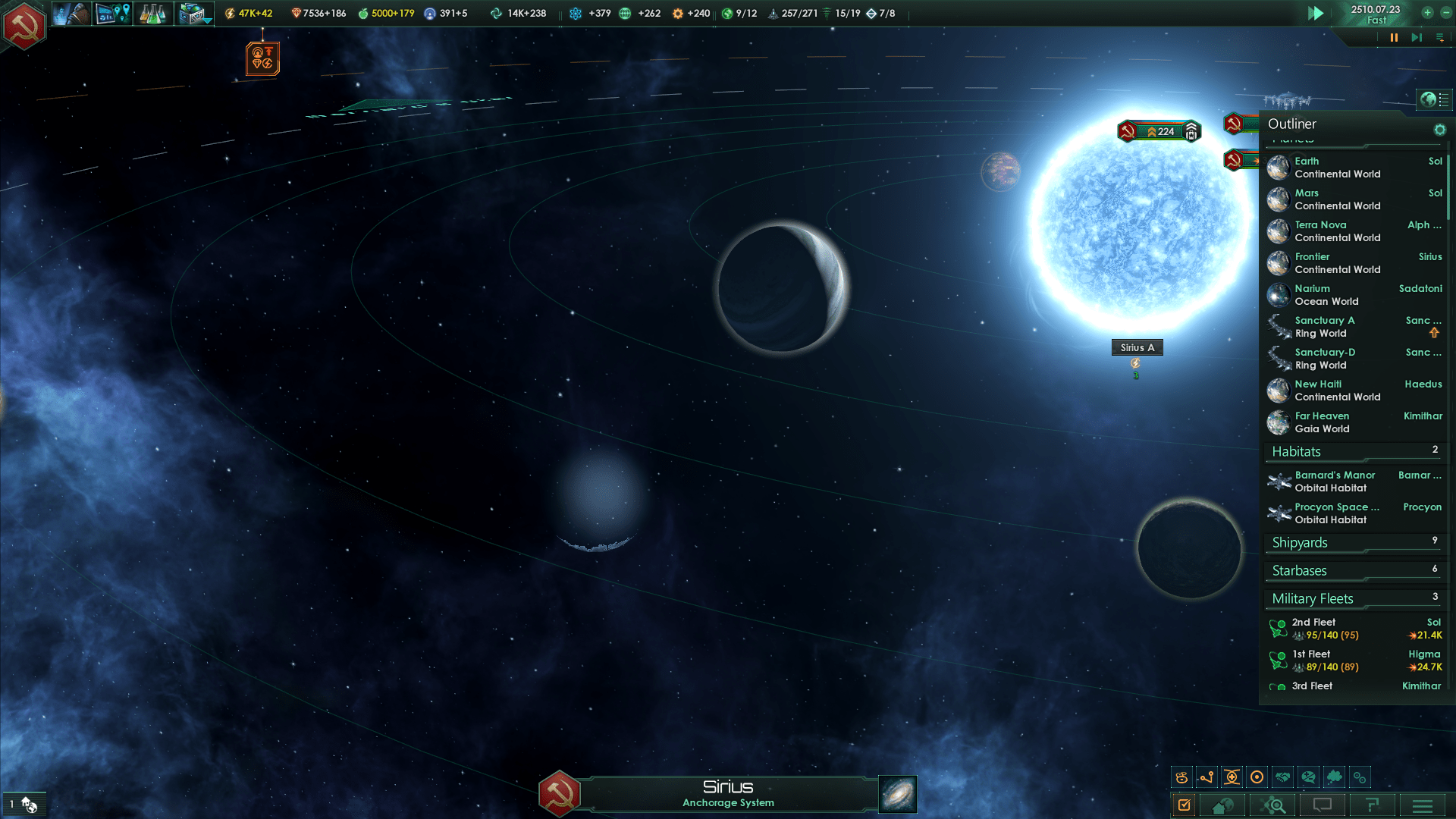Switch to galaxy map view button
The width and height of the screenshot is (1456, 819).
[x=897, y=794]
